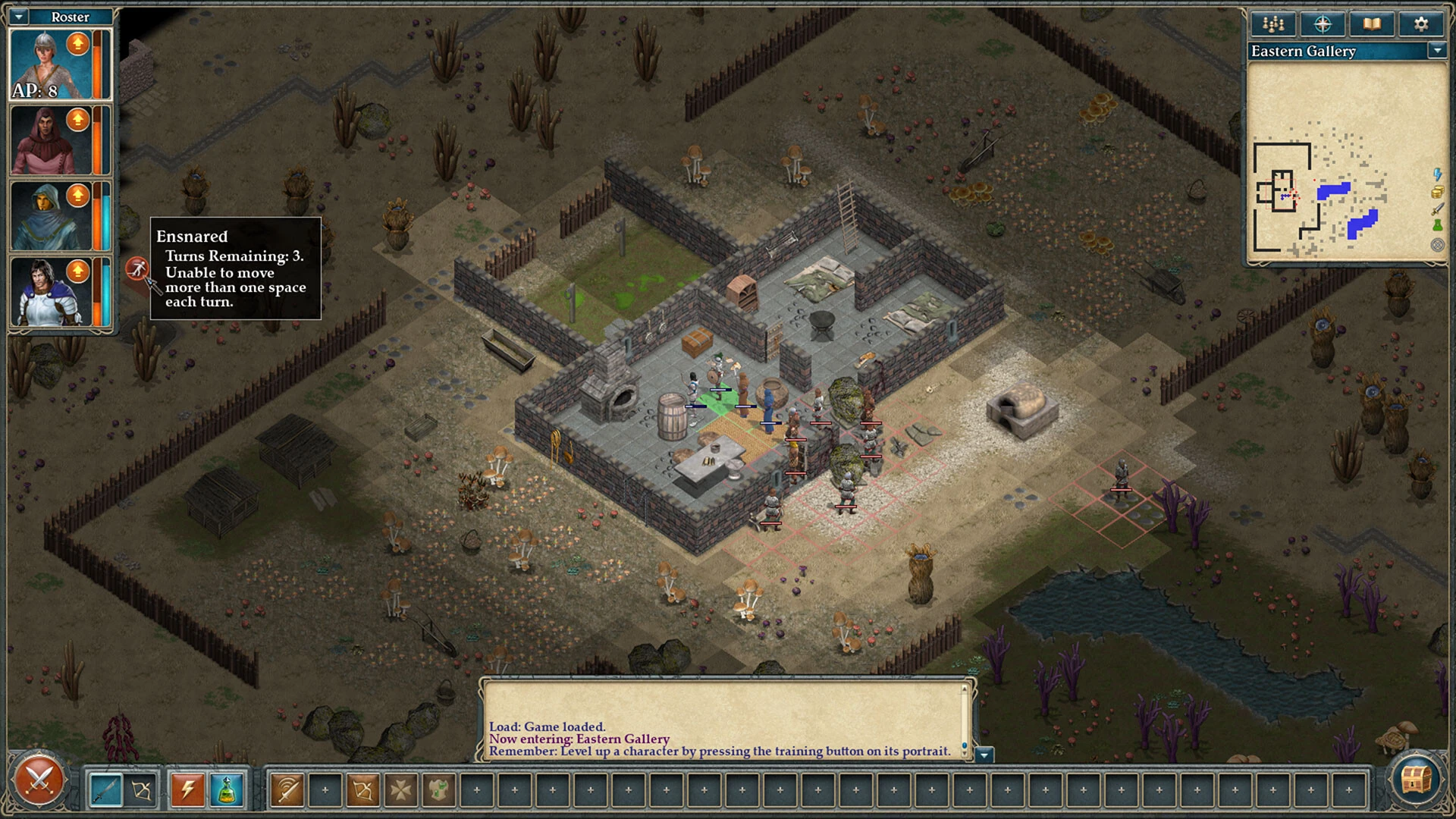
Task: Use the green shield quickslot ability
Action: [438, 789]
